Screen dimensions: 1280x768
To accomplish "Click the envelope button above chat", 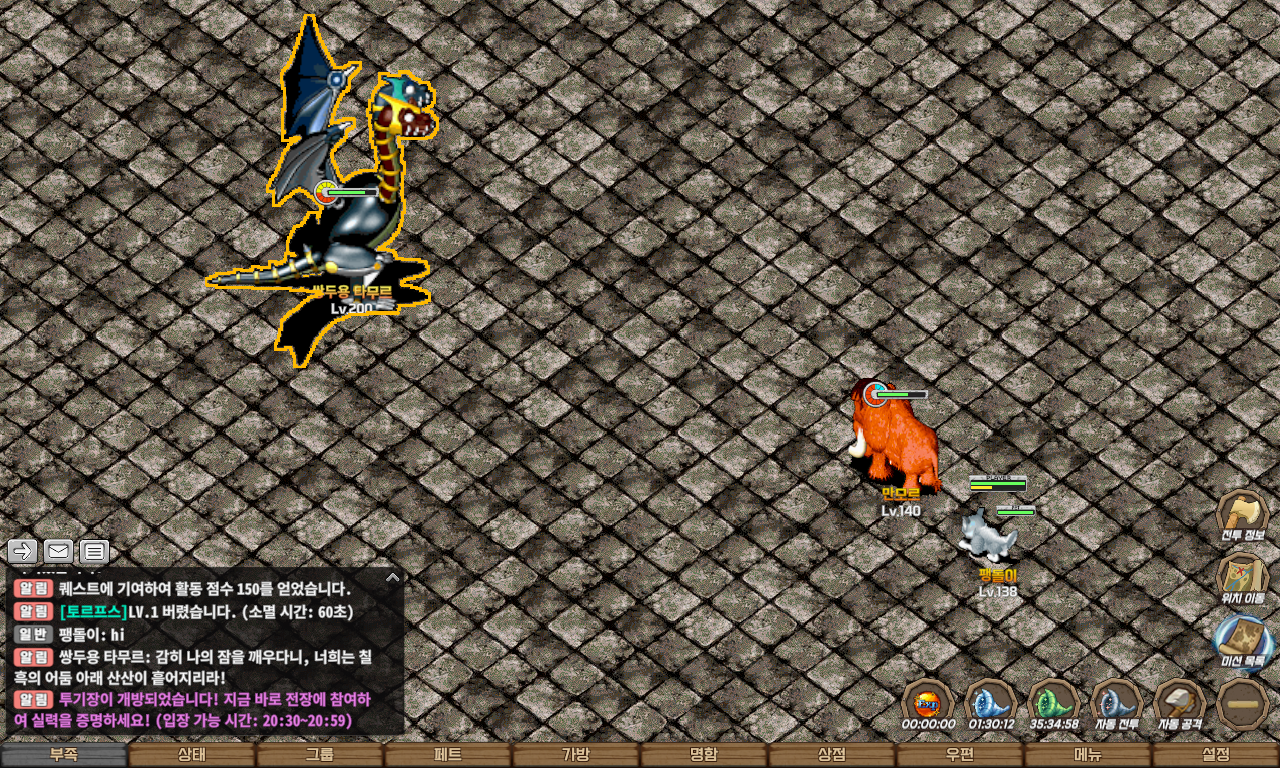I will click(x=58, y=551).
